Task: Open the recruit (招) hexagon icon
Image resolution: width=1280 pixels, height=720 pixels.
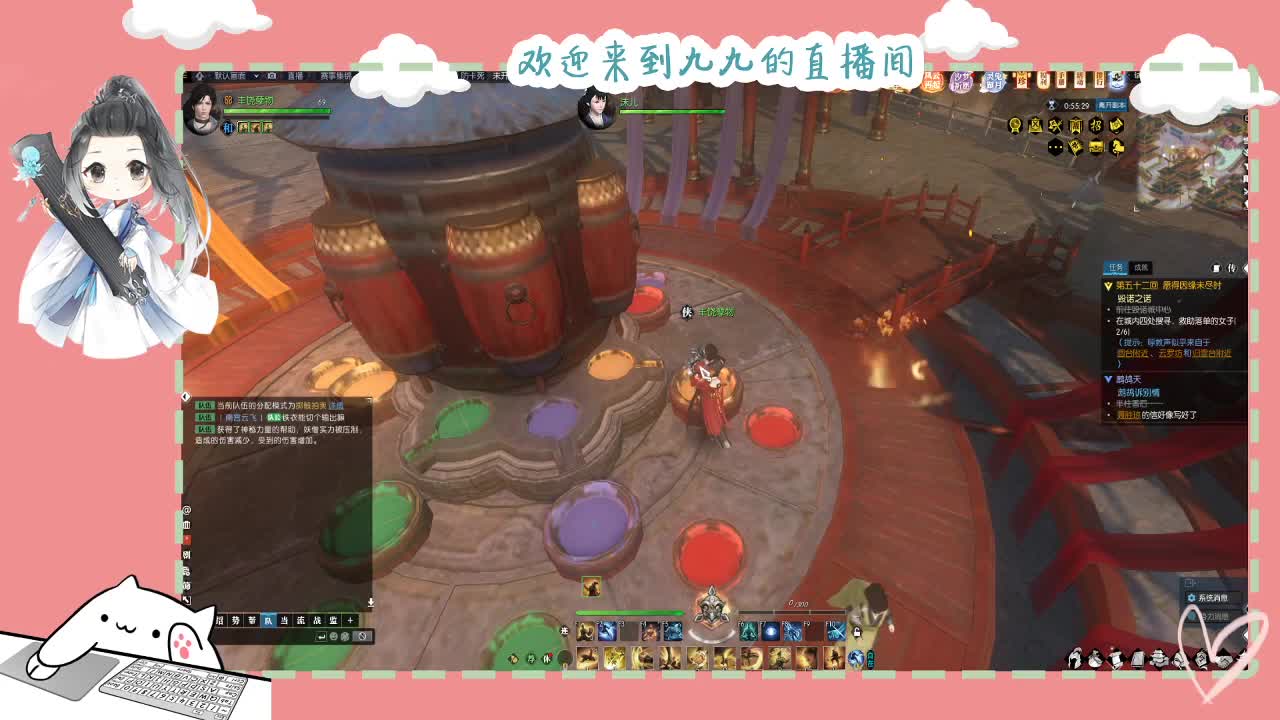Action: (1098, 125)
